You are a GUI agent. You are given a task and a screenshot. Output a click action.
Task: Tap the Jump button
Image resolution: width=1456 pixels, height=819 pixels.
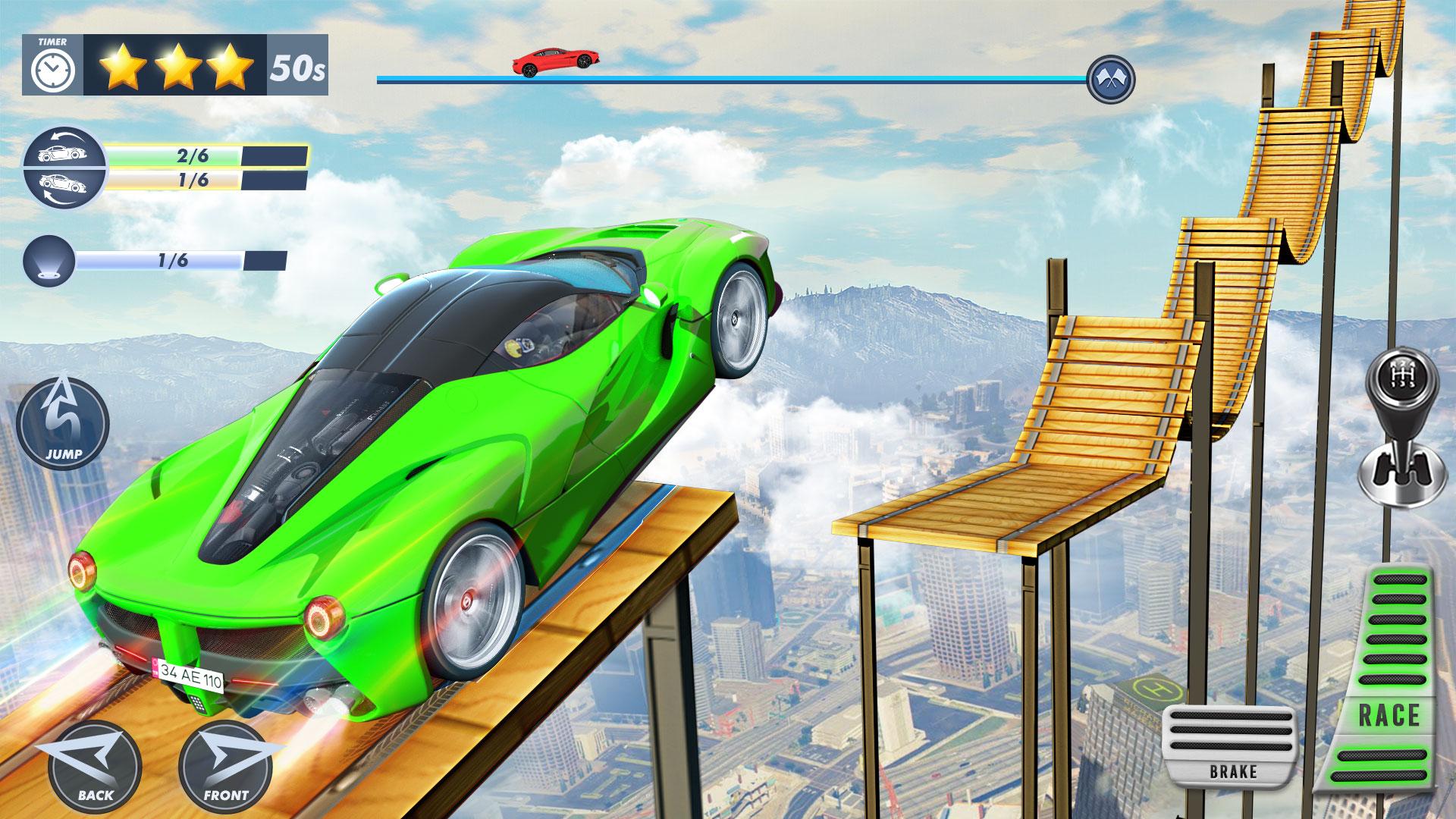(63, 422)
